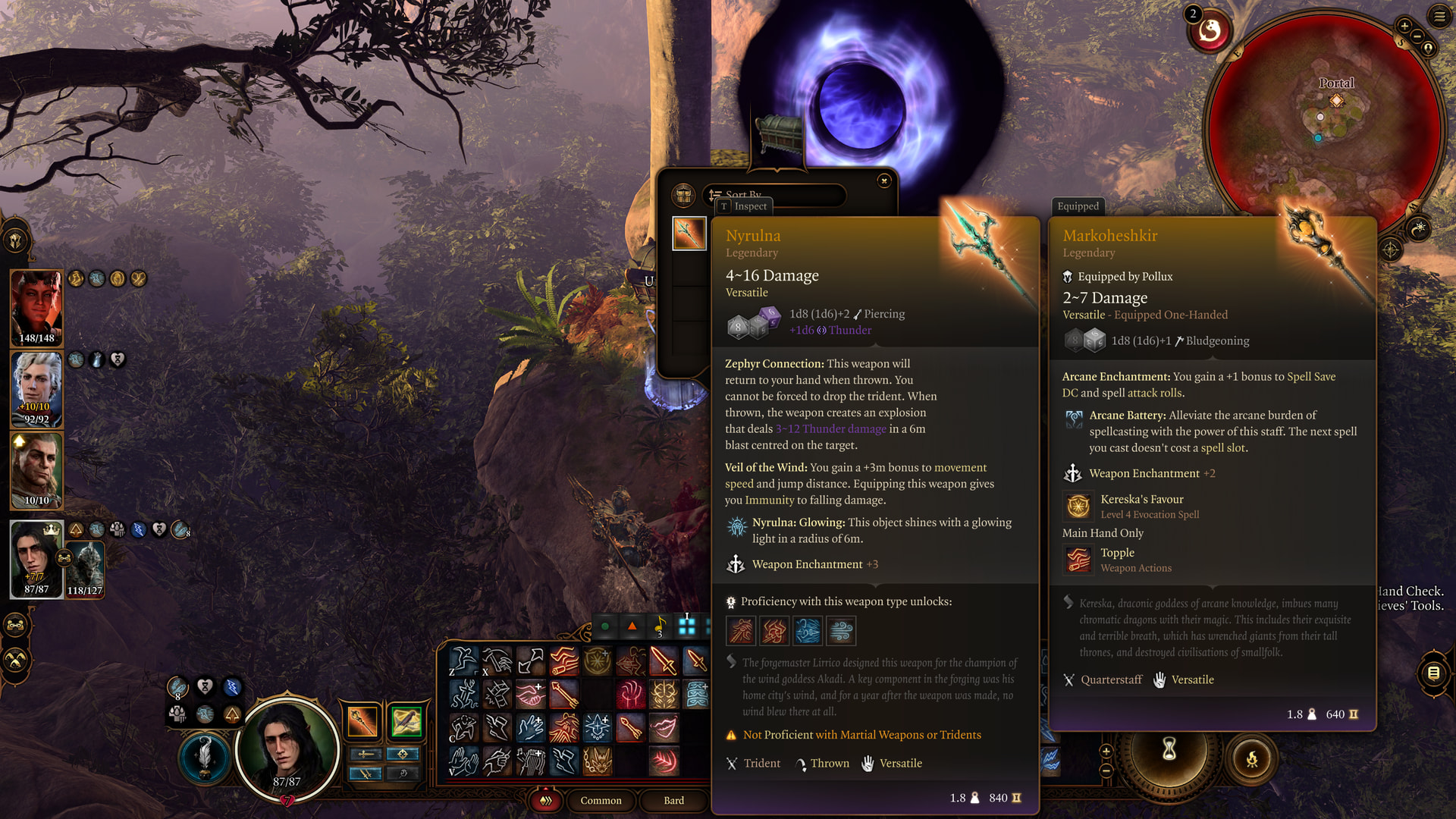This screenshot has height=819, width=1456.
Task: Select the bearded companion portrait with 10/10
Action: point(36,469)
